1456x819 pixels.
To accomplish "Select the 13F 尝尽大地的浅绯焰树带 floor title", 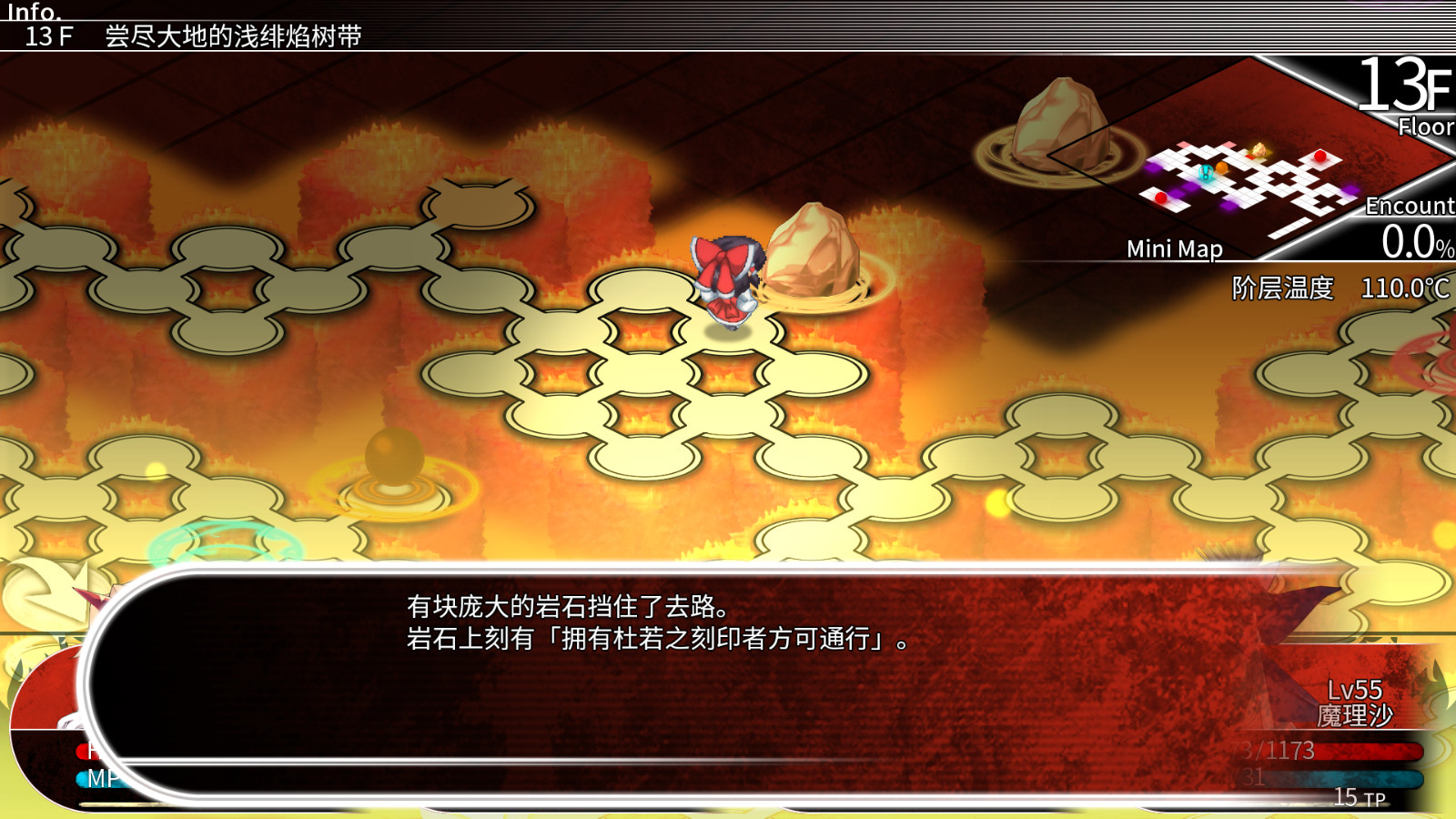I will tap(196, 36).
